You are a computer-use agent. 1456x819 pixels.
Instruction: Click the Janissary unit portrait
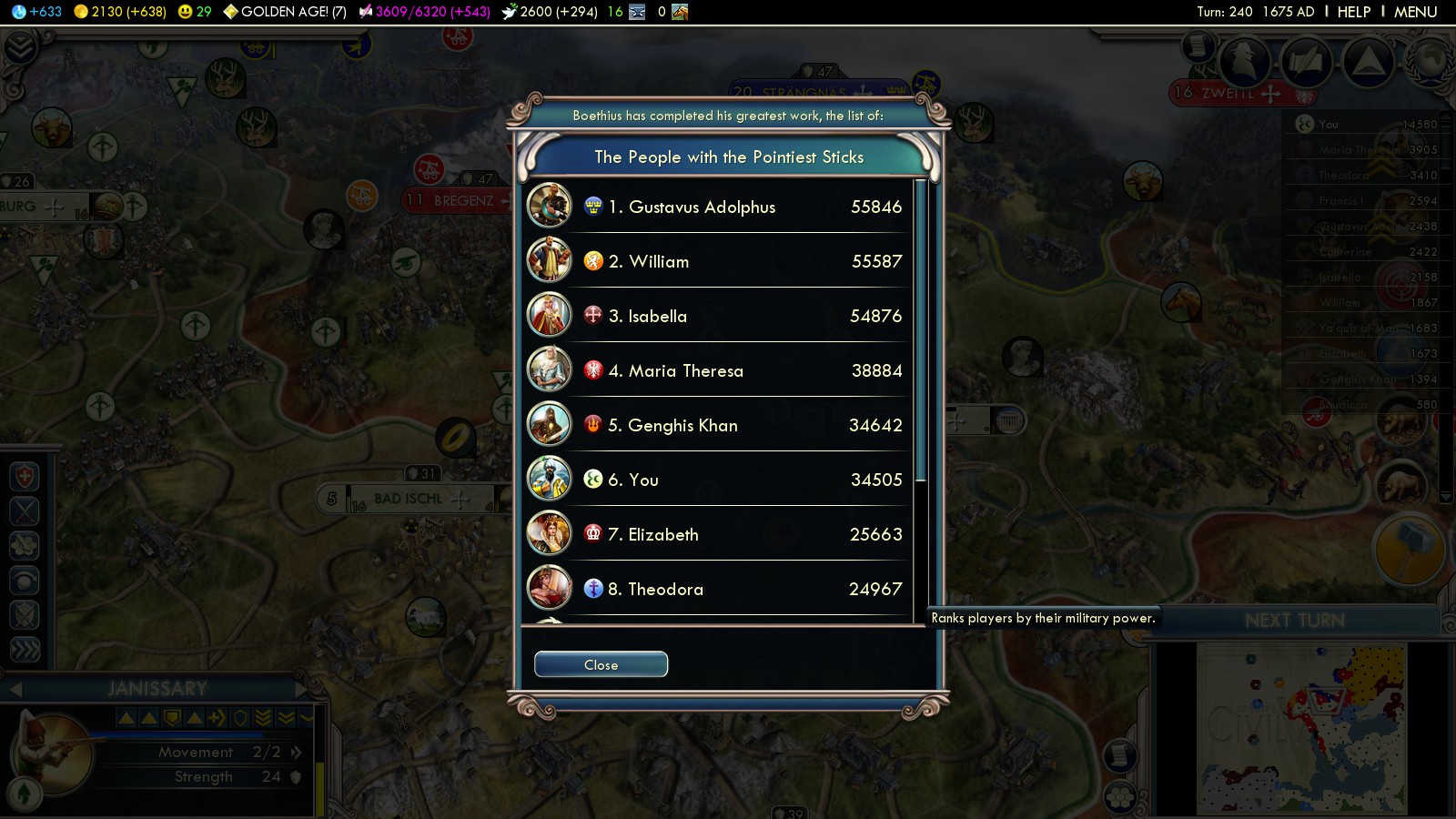(55, 753)
